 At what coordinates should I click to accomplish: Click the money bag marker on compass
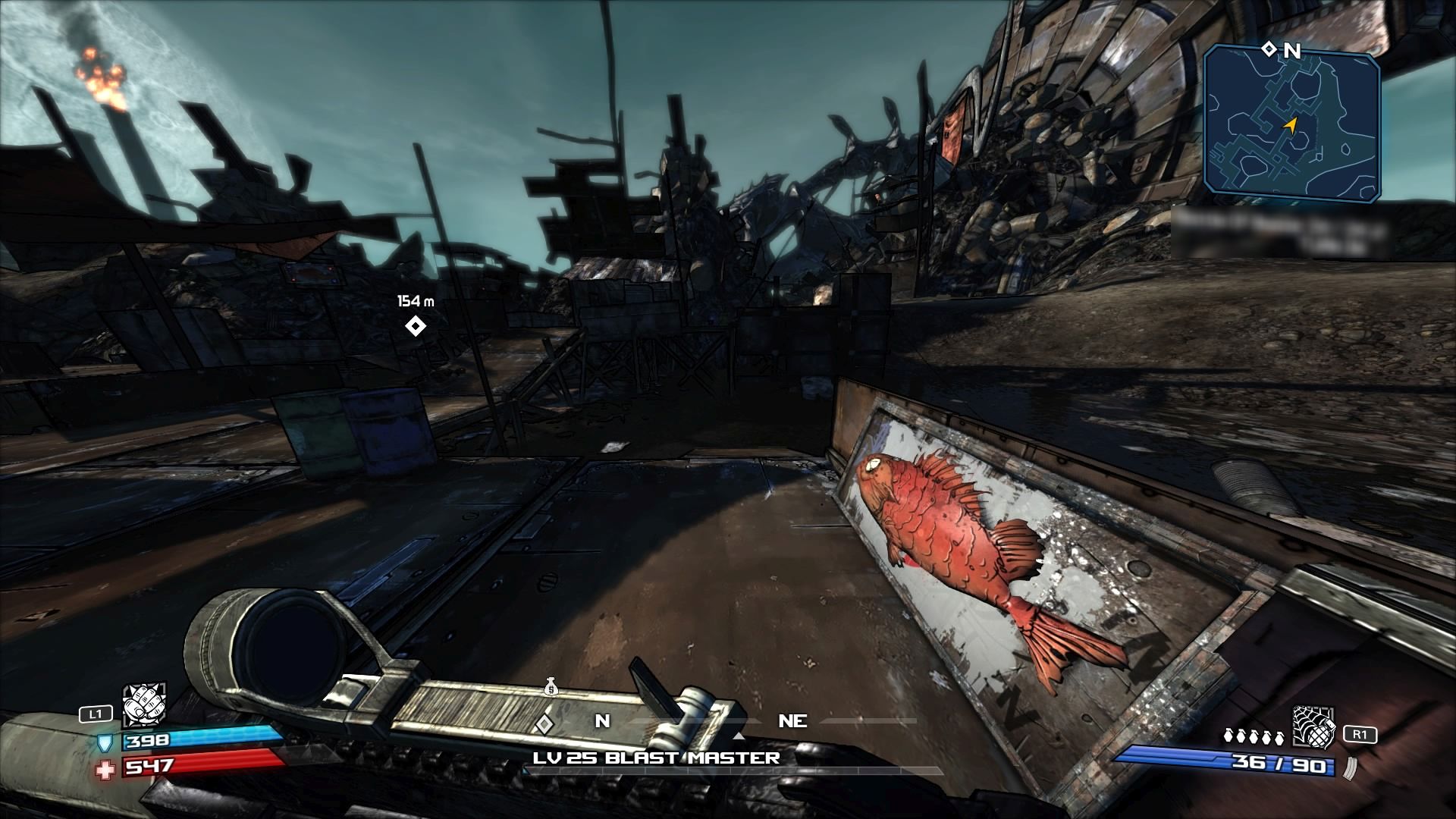point(551,688)
